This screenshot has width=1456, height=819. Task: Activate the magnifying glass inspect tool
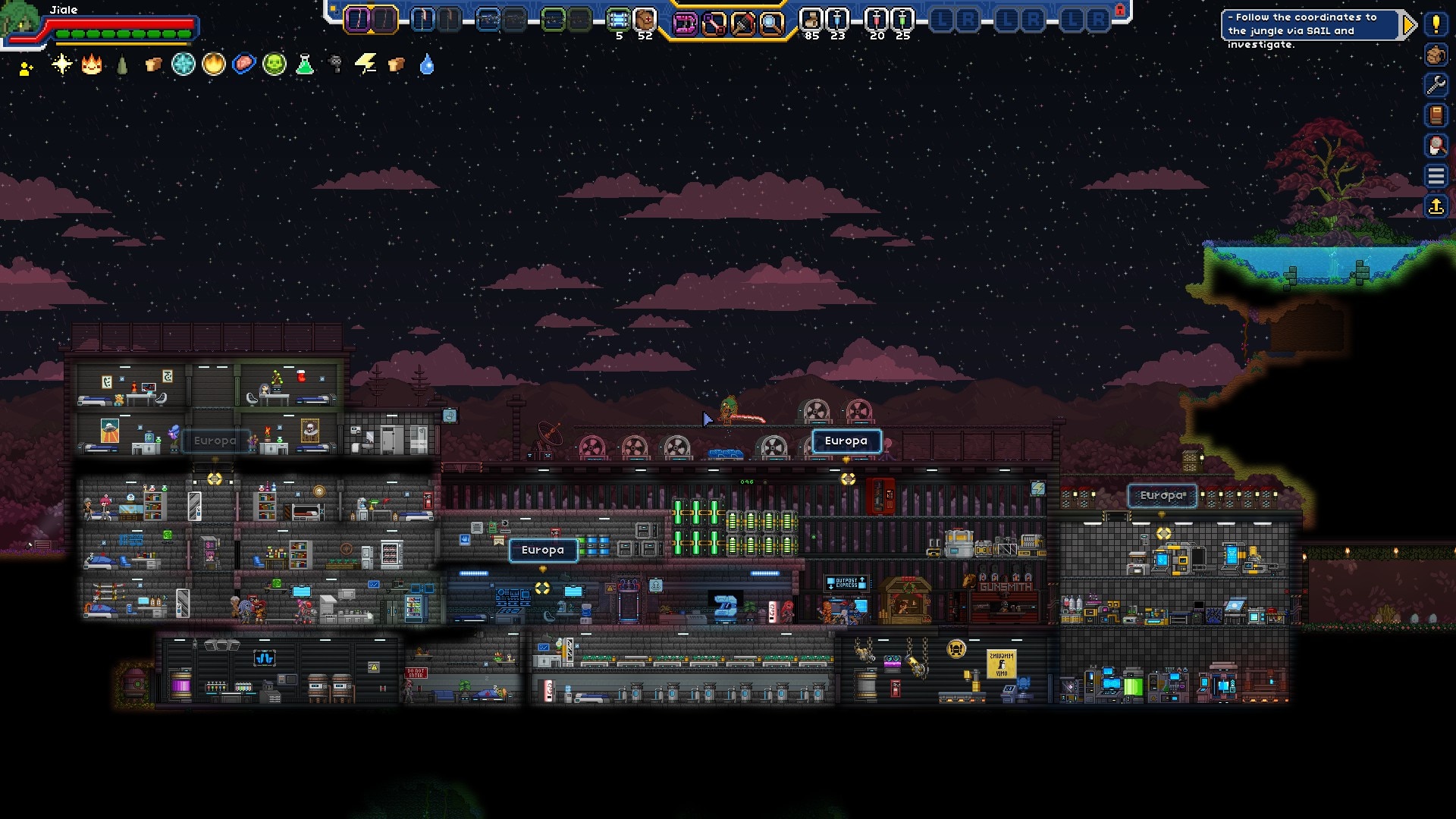(771, 24)
